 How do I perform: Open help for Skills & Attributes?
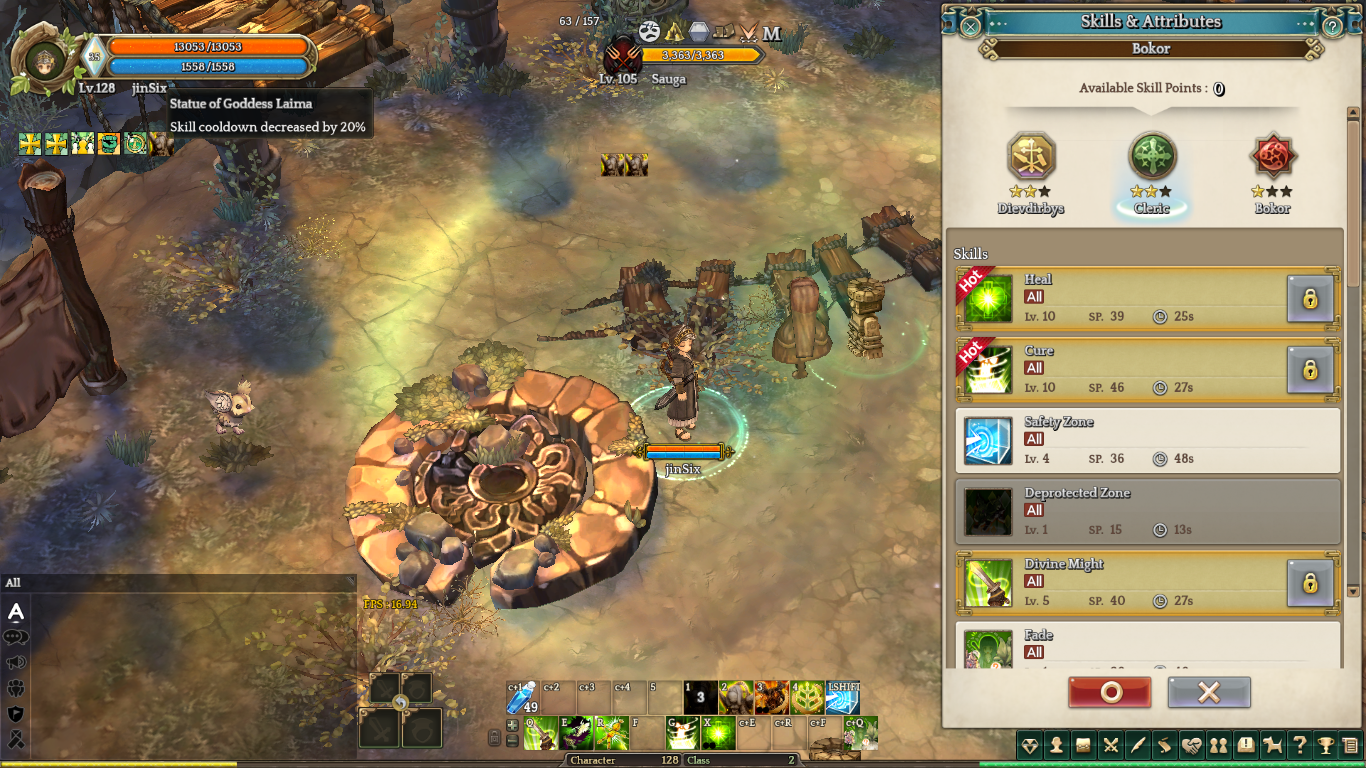pyautogui.click(x=1332, y=27)
